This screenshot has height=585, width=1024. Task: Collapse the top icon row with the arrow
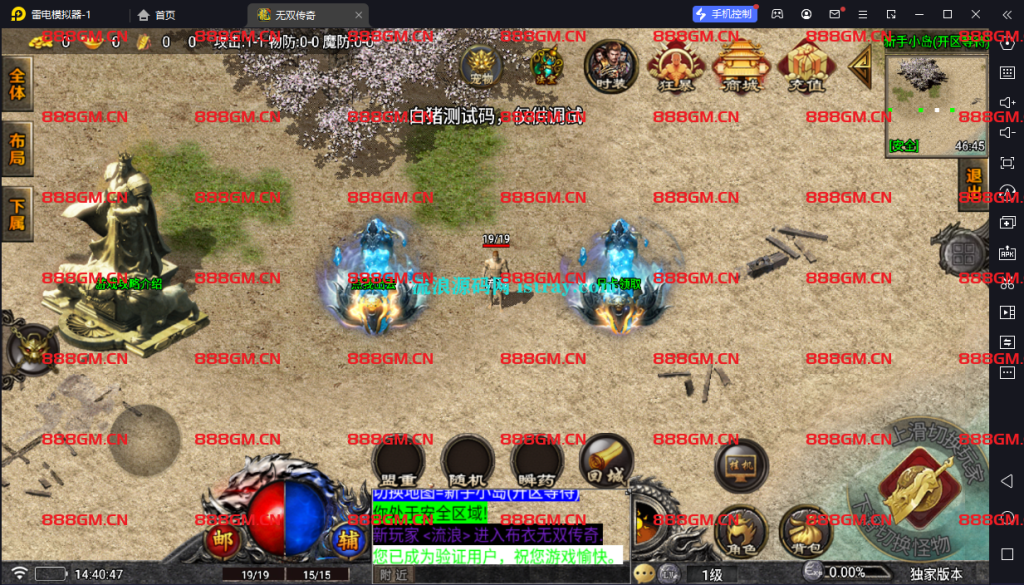[x=859, y=66]
